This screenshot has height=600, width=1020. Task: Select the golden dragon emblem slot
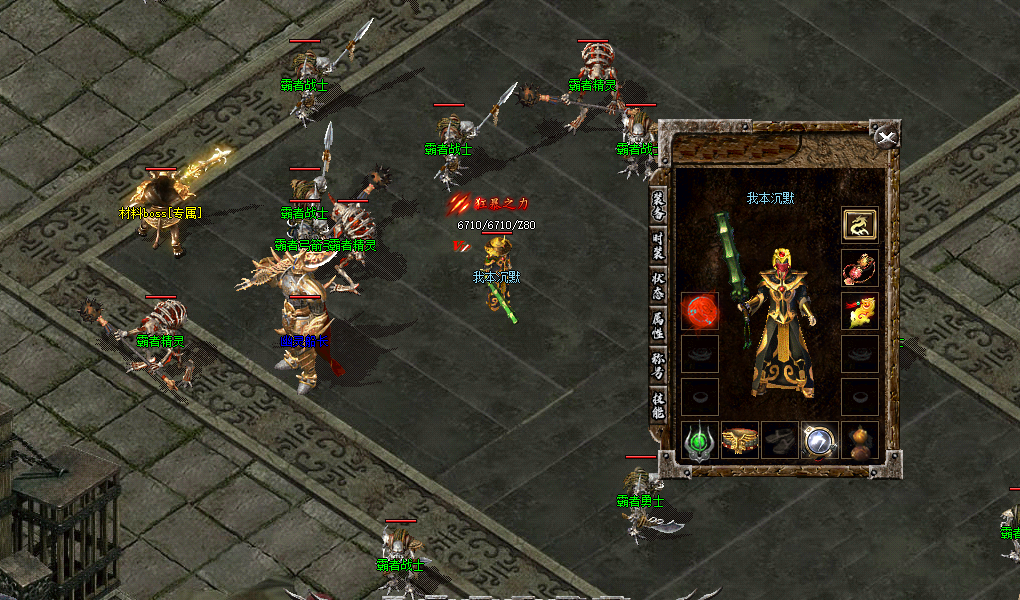pyautogui.click(x=859, y=225)
